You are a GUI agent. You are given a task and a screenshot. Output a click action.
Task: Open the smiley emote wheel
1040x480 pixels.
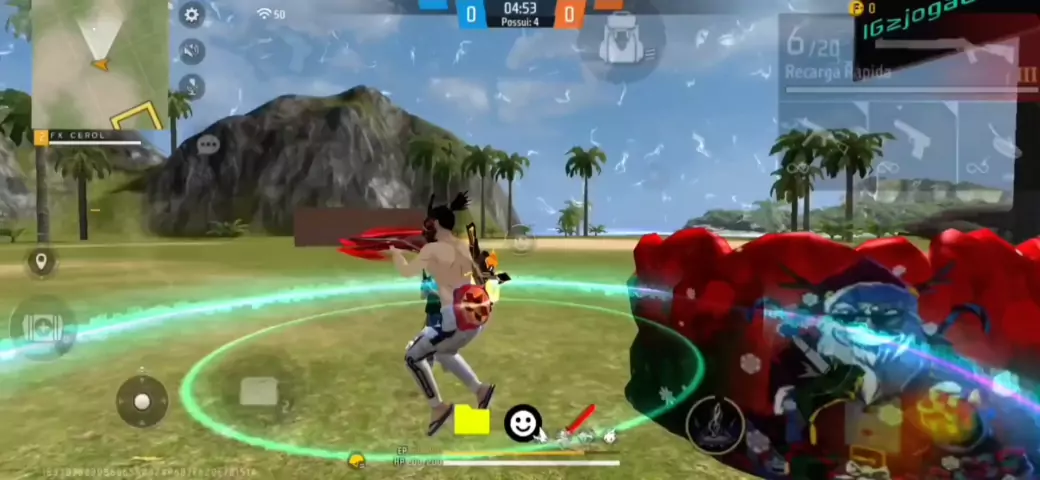[x=522, y=423]
